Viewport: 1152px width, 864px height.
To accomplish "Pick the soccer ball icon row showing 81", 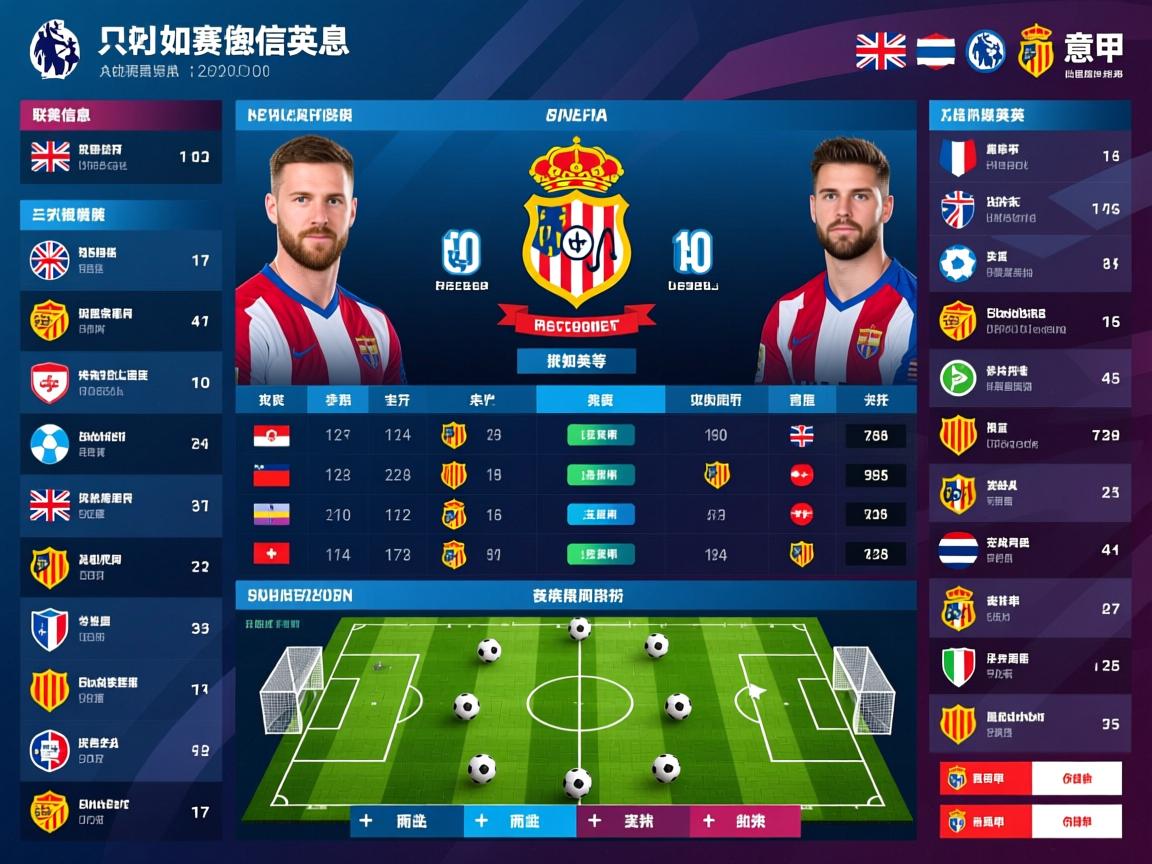I will click(1030, 264).
